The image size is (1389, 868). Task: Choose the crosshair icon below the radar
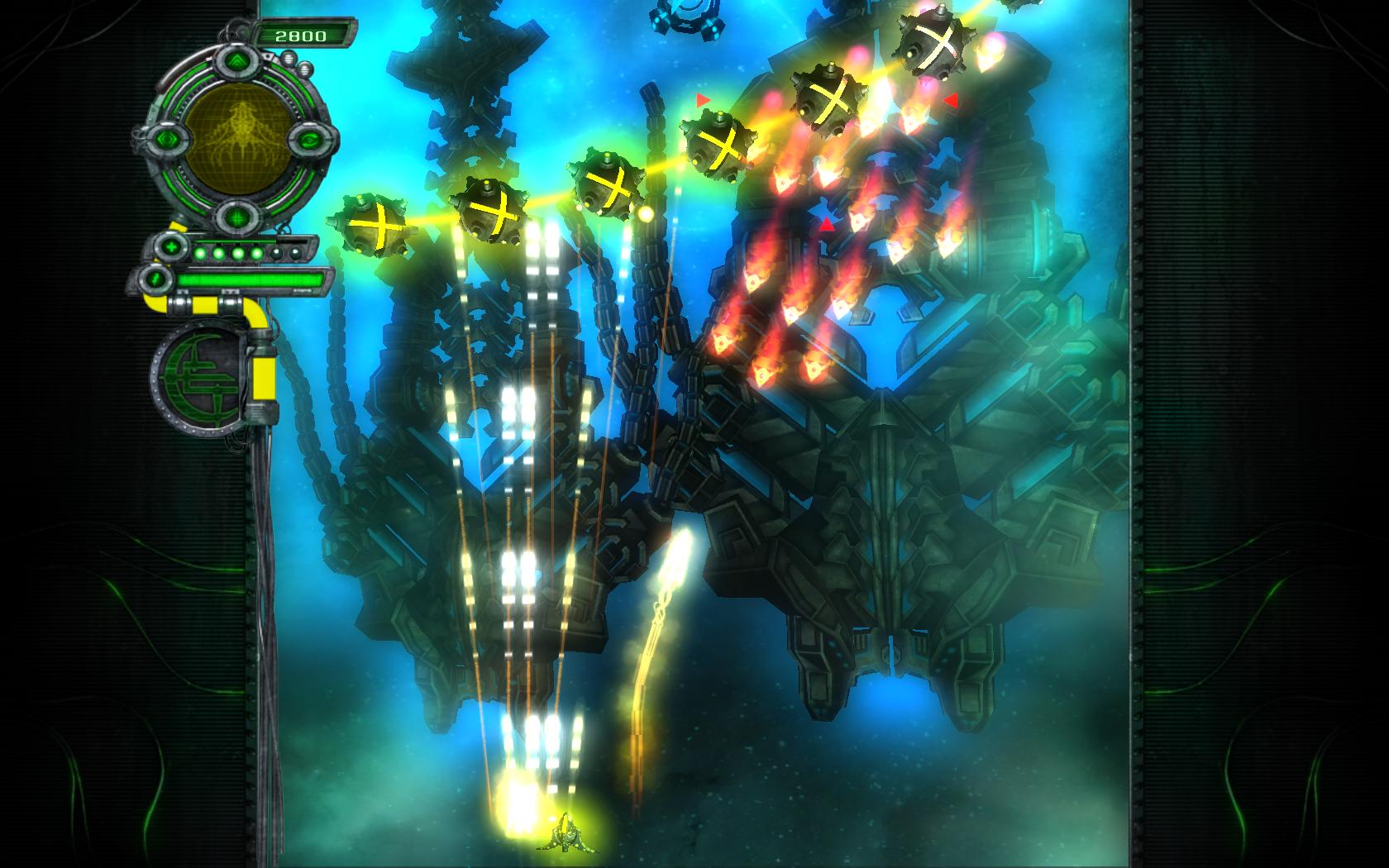(237, 217)
